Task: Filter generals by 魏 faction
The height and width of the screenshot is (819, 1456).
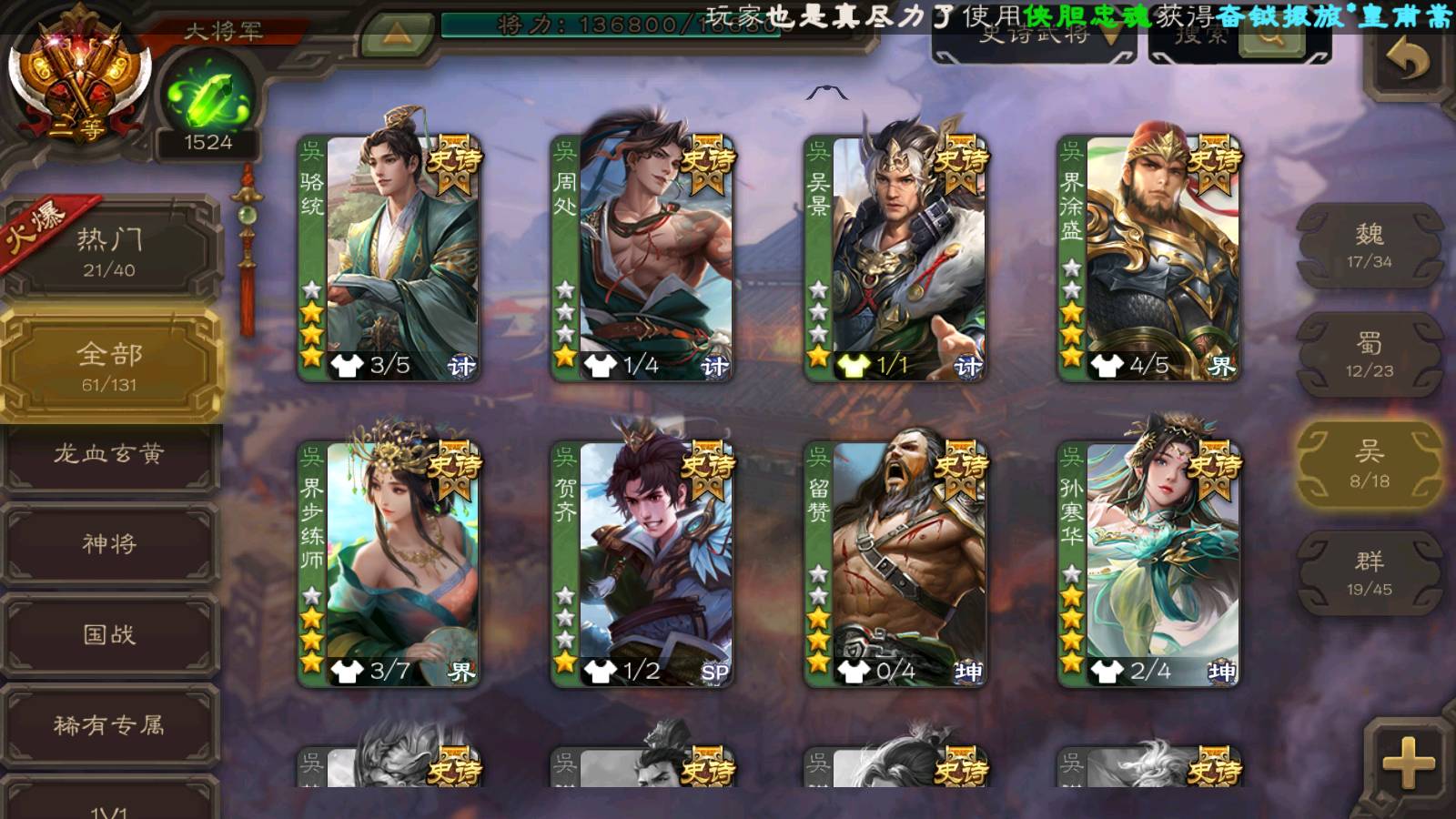Action: point(1369,246)
